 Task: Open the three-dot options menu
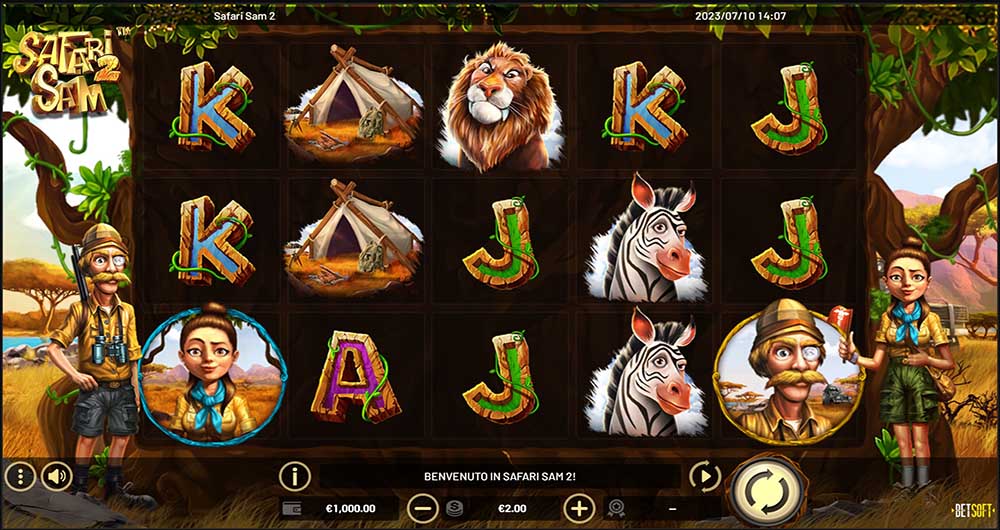pos(20,475)
